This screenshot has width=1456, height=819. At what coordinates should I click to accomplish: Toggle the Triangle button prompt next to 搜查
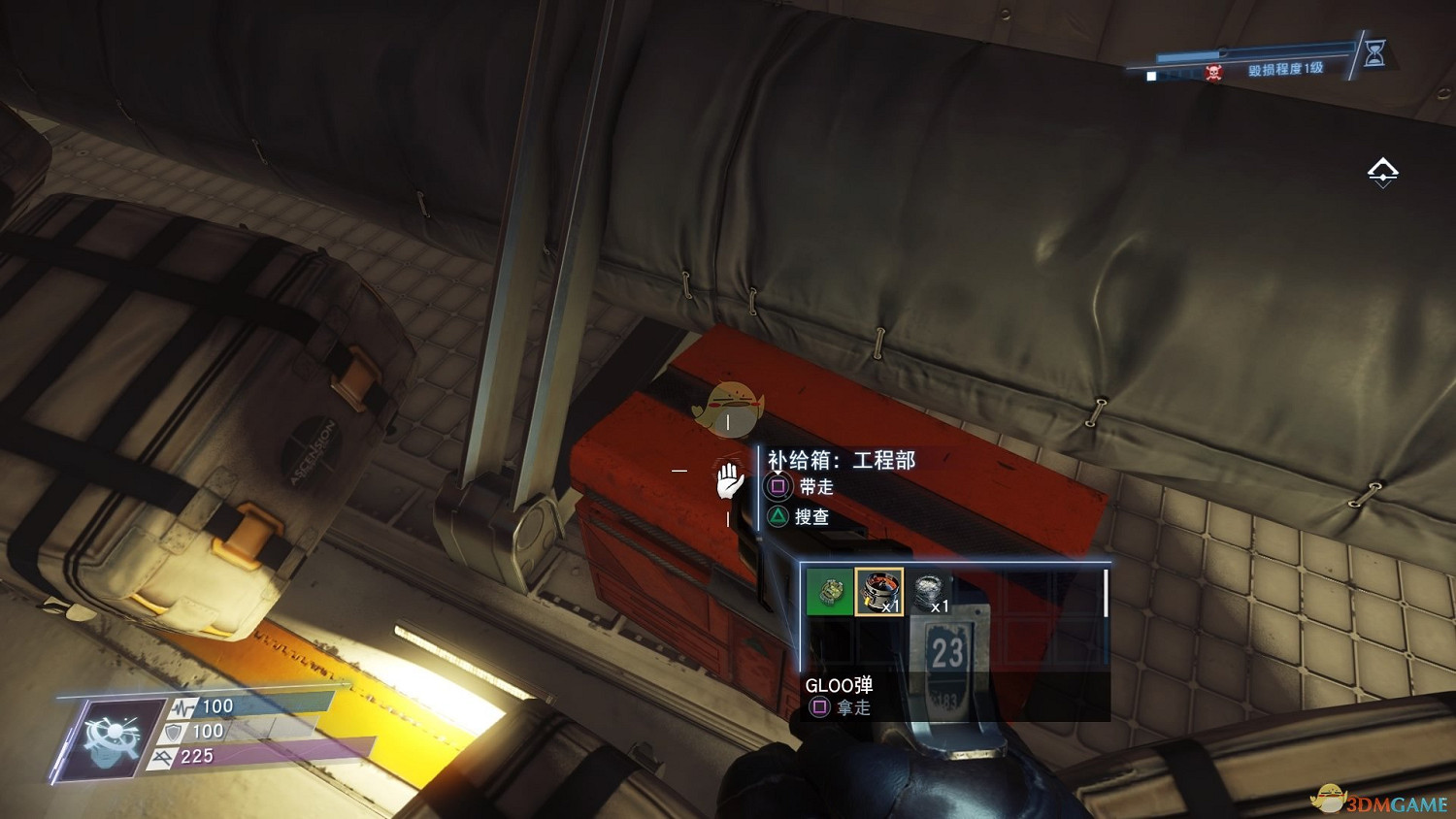click(779, 515)
